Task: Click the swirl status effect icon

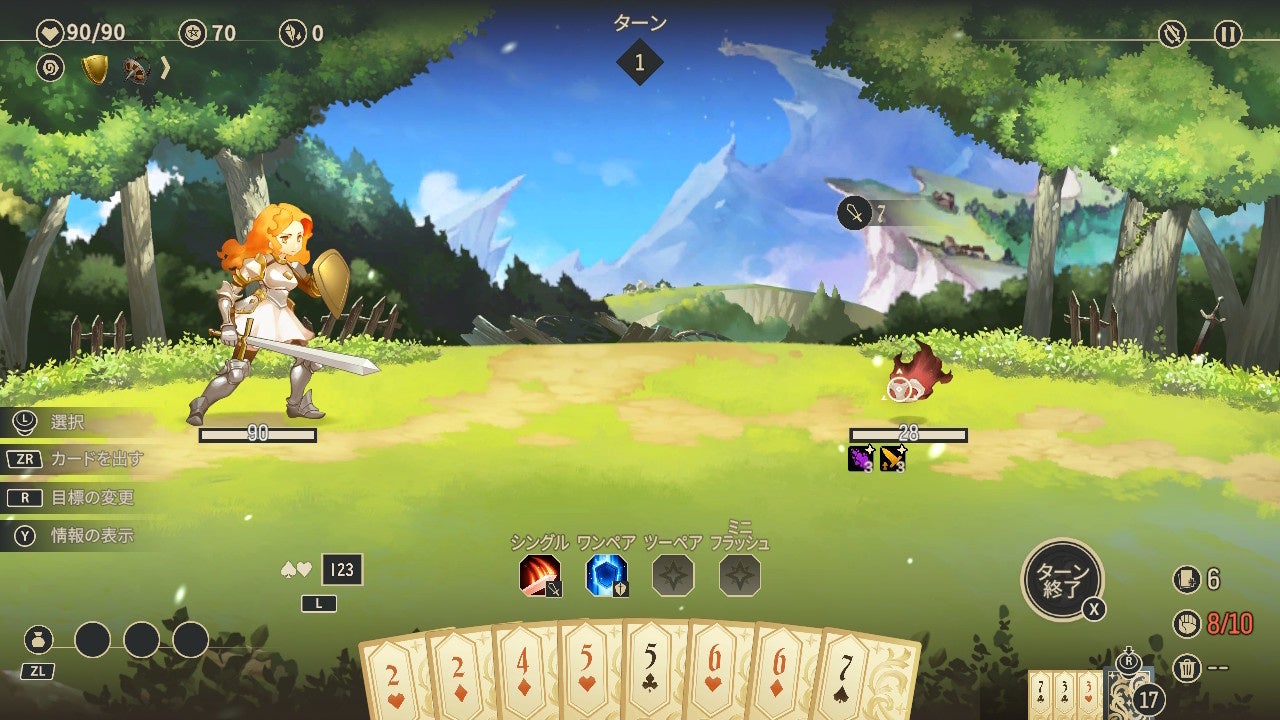Action: pos(52,68)
